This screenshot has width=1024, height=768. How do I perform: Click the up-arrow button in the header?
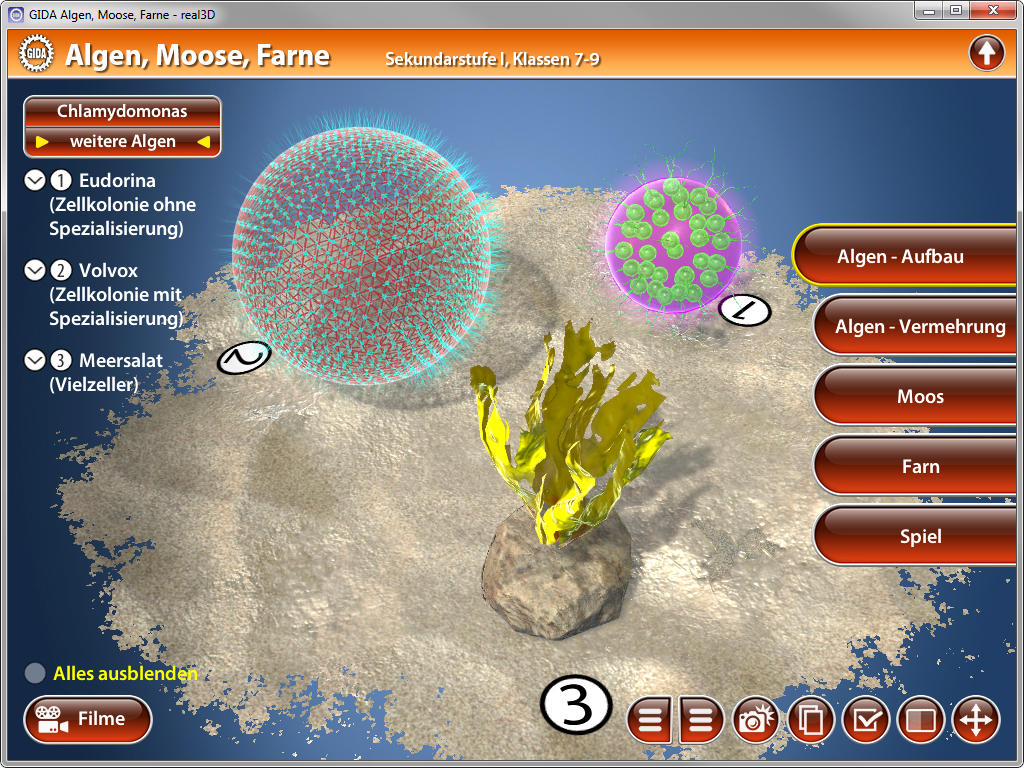click(986, 53)
